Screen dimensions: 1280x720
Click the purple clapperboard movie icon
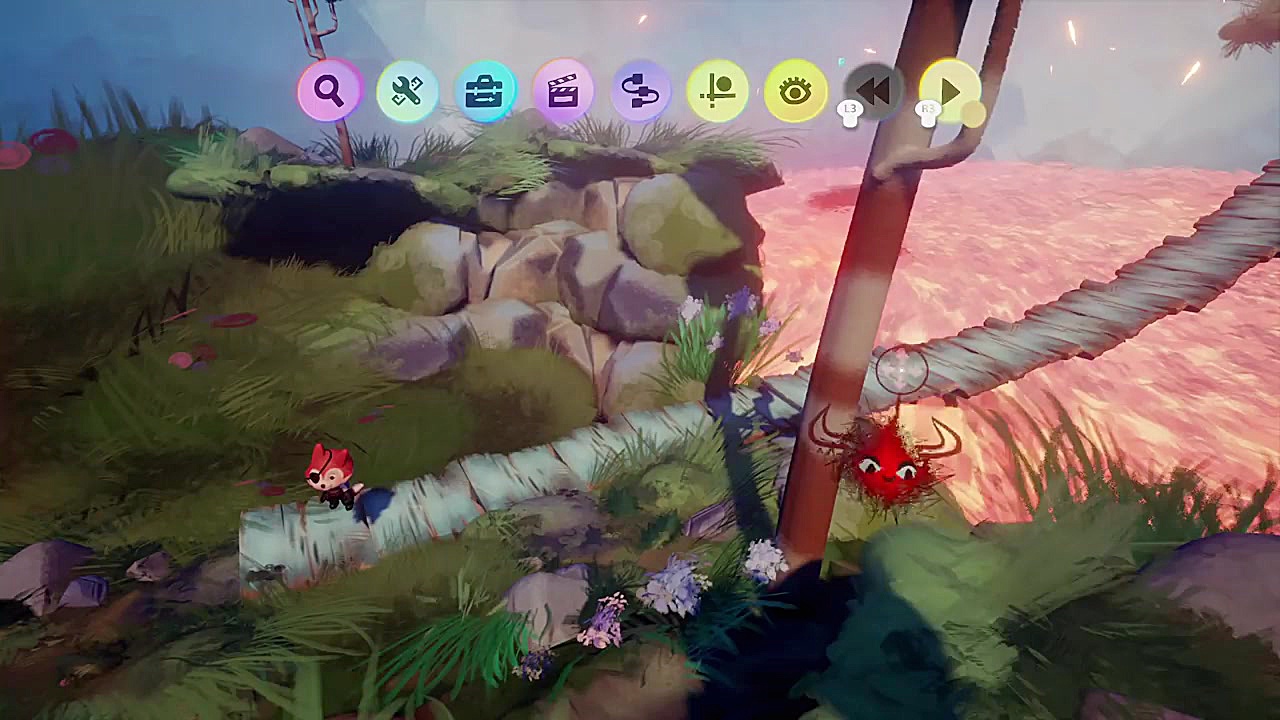[x=563, y=90]
